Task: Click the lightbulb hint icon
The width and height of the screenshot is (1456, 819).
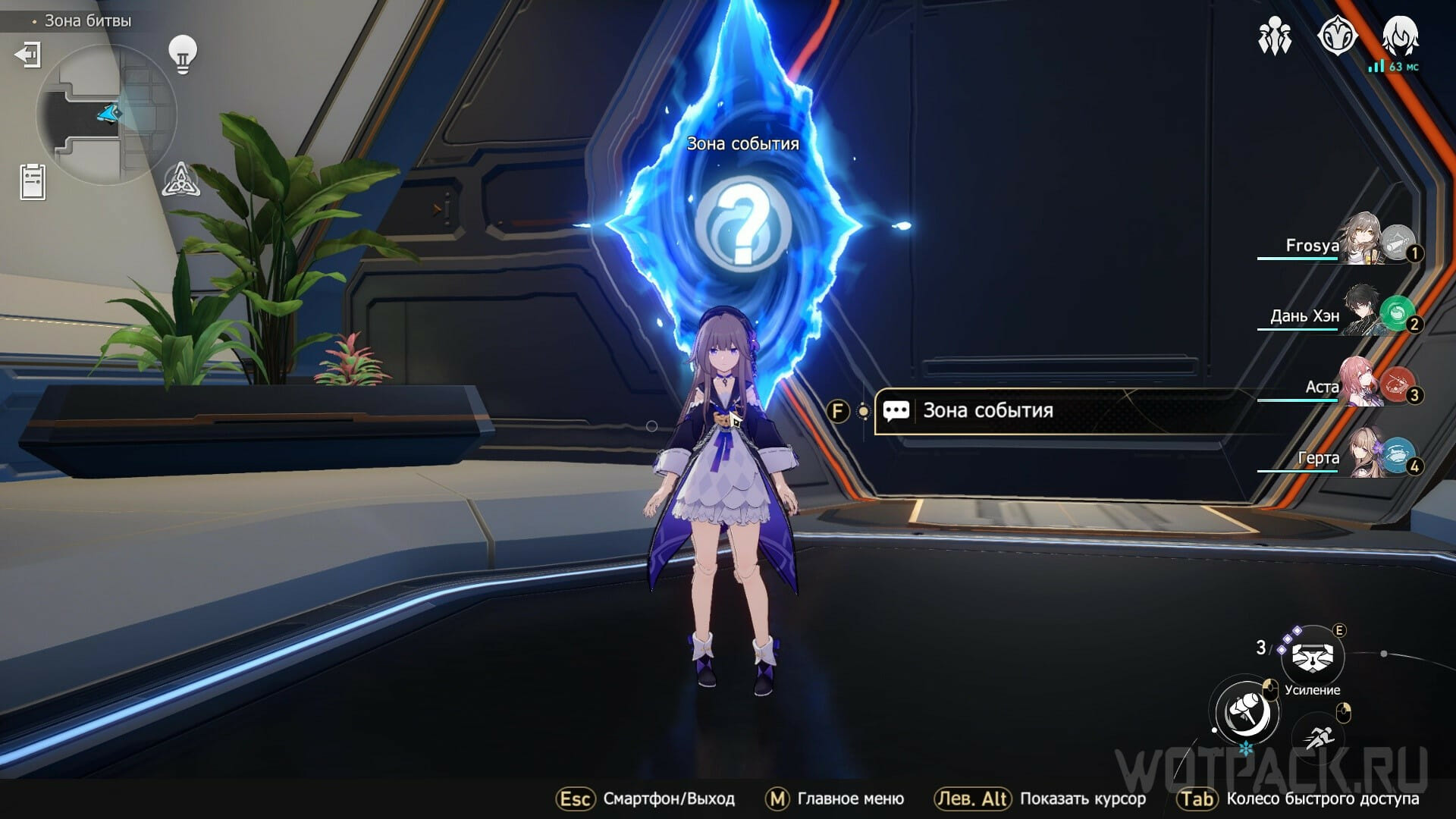Action: pos(182,55)
